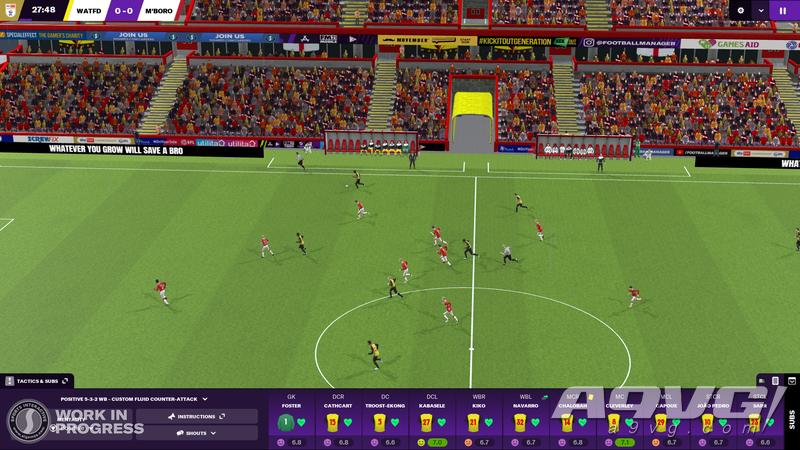The image size is (800, 450).
Task: Select Capoue's player card
Action: 666,420
